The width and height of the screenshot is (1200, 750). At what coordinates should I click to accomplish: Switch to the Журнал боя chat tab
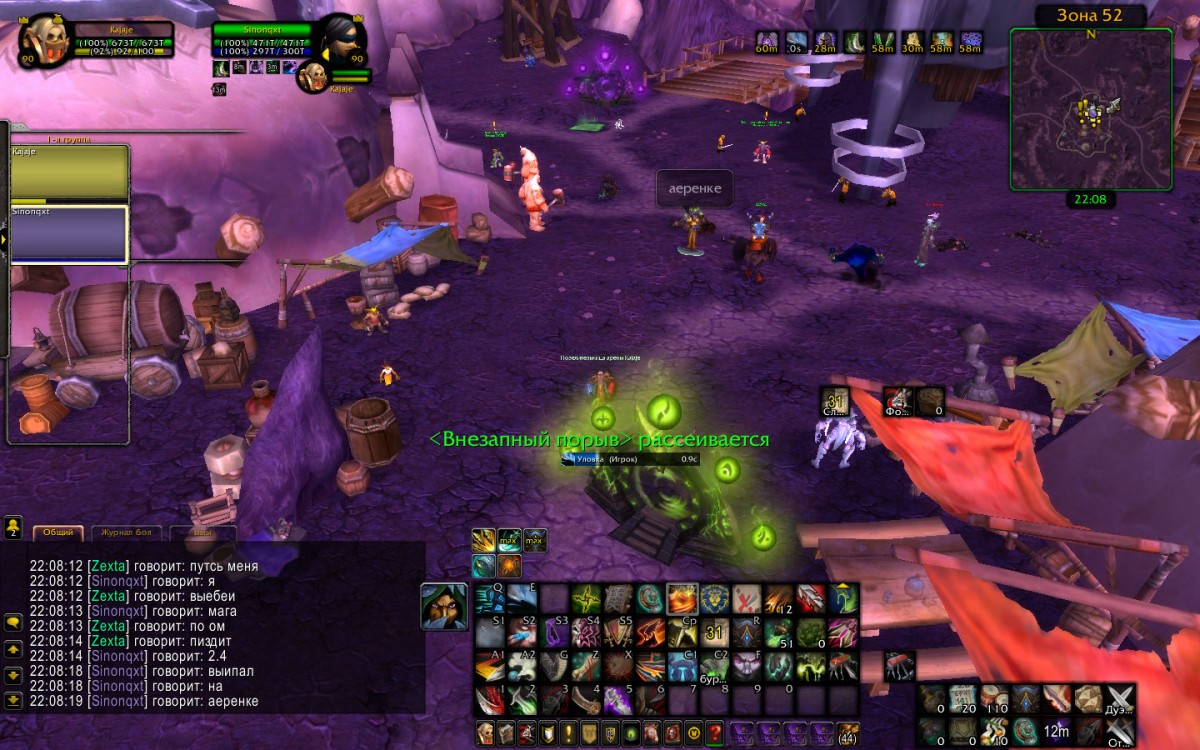point(127,533)
